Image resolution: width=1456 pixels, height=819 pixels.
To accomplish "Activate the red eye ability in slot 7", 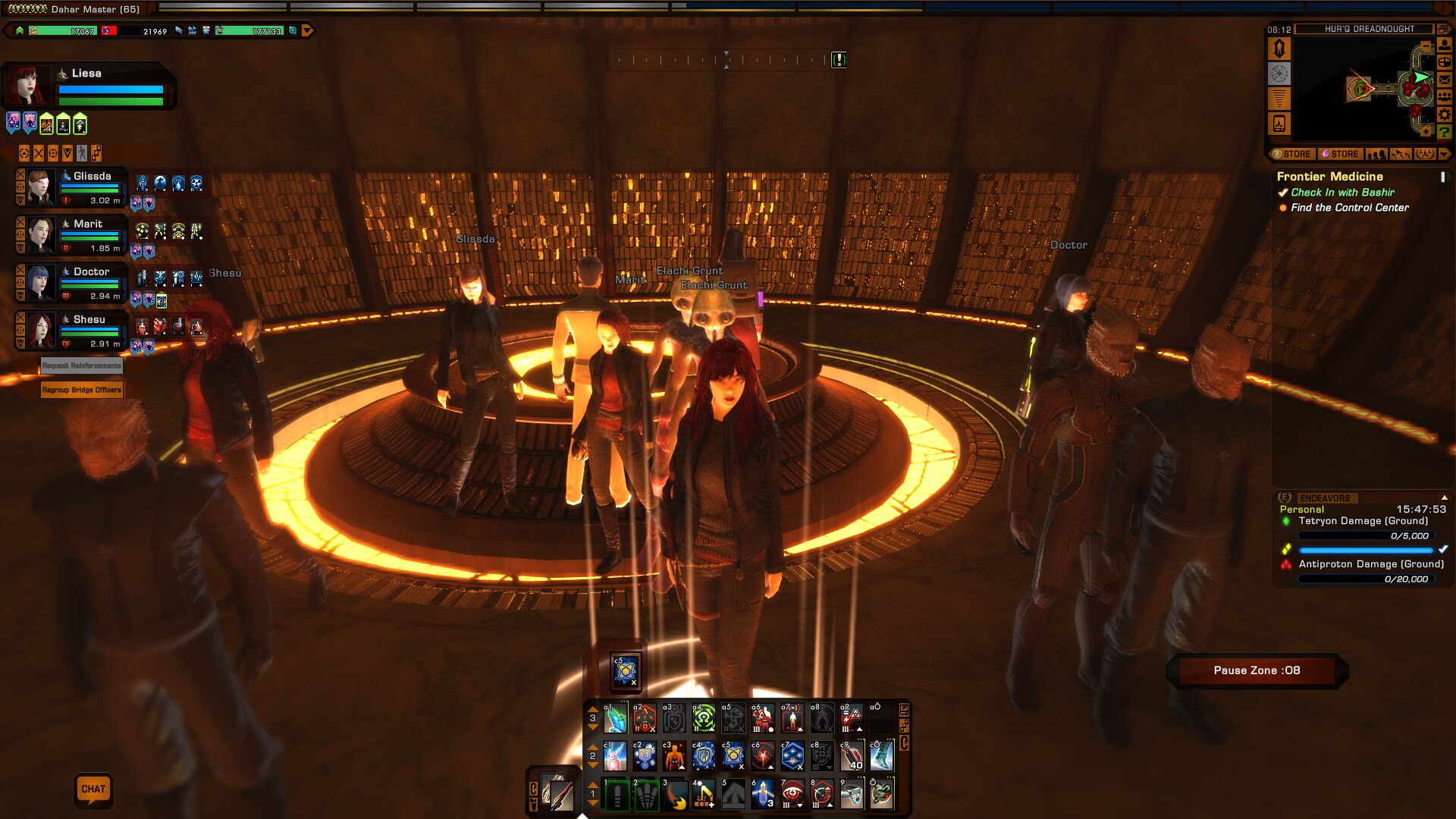I will [x=792, y=795].
